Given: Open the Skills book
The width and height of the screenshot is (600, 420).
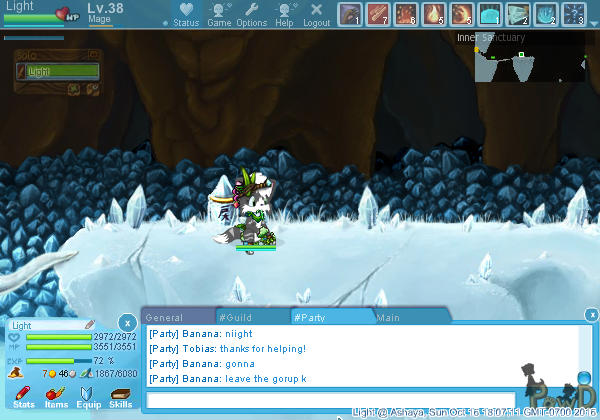Looking at the screenshot, I should tap(120, 397).
